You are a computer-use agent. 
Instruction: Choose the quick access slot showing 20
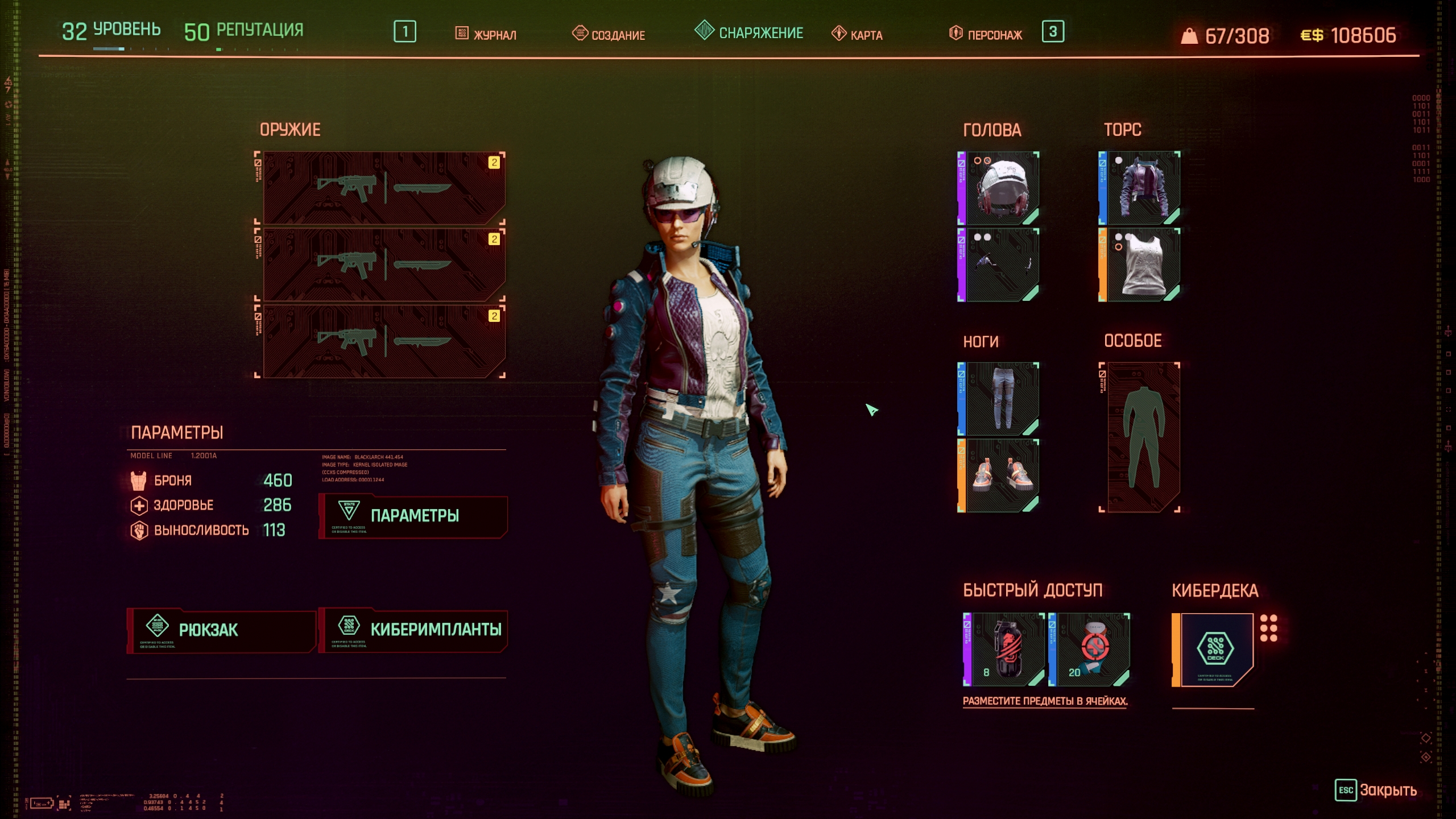coord(1090,650)
